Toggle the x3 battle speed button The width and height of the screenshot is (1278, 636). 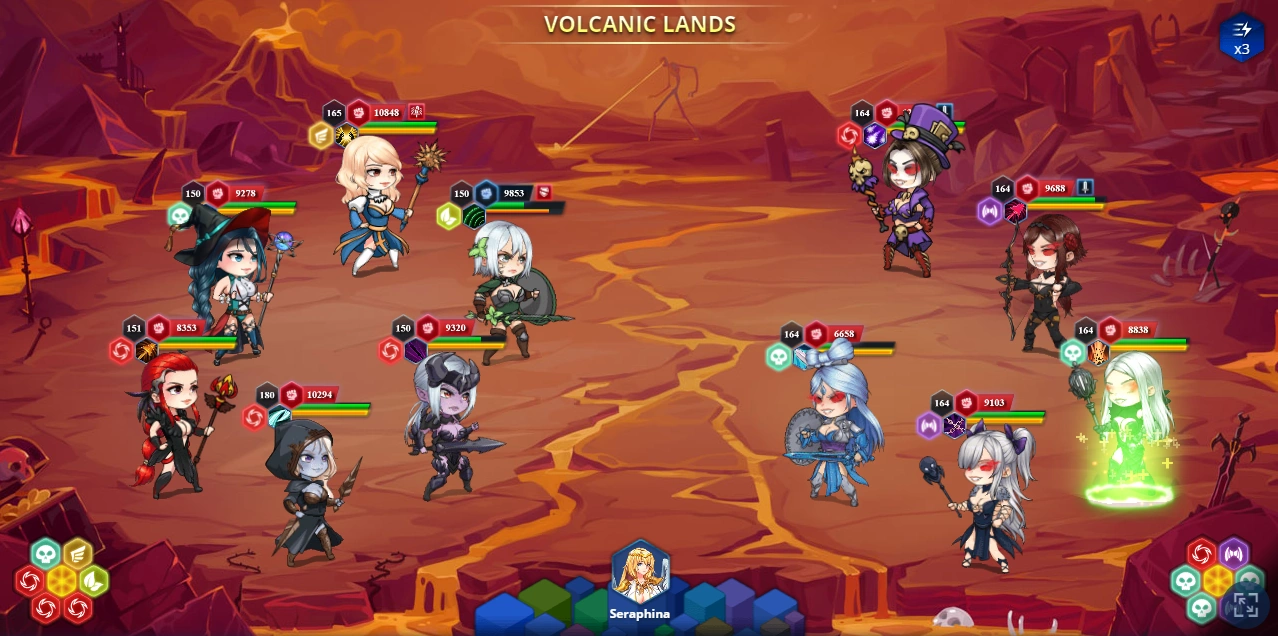[1241, 38]
